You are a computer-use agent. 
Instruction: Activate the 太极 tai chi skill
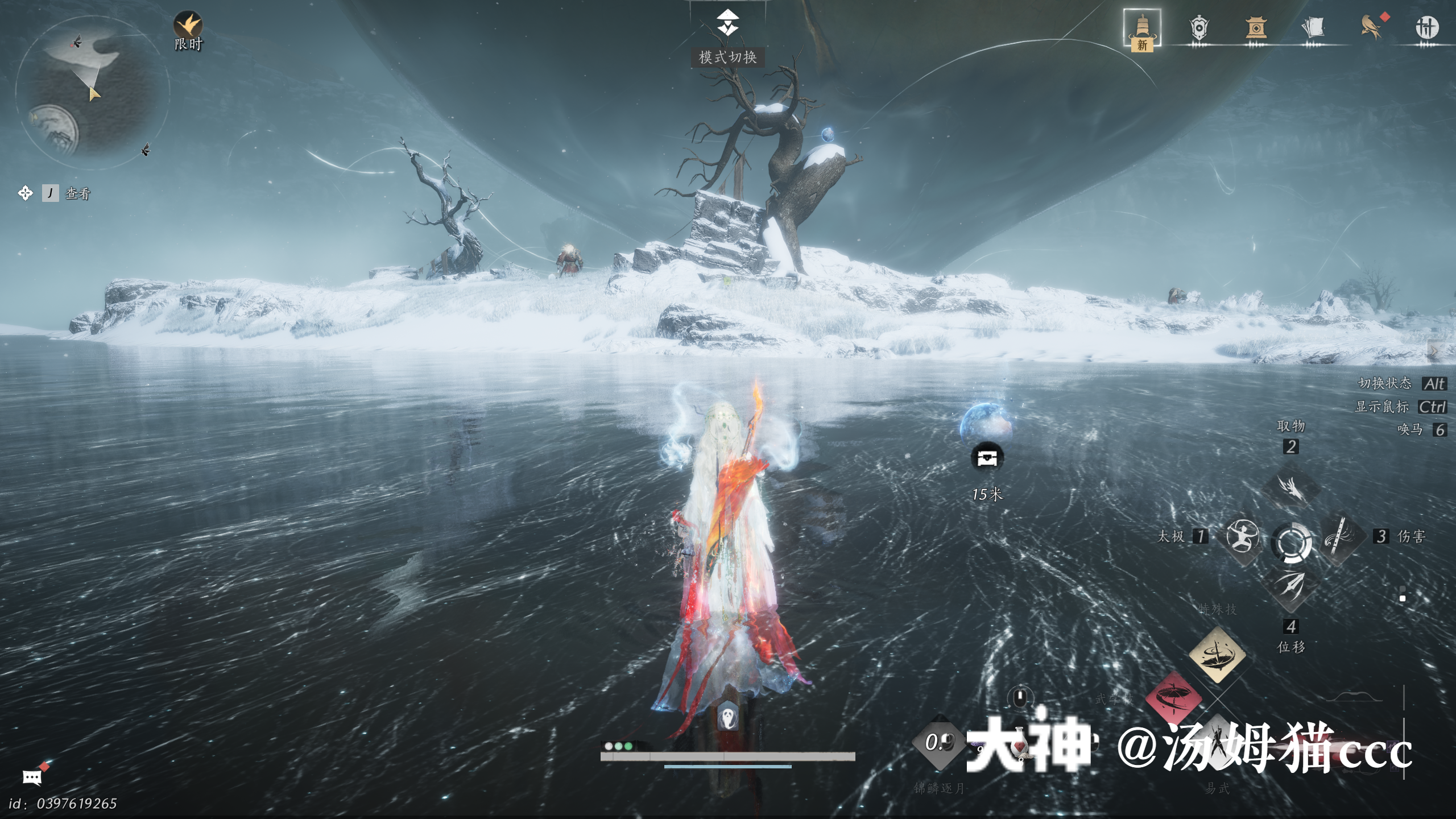(1242, 536)
